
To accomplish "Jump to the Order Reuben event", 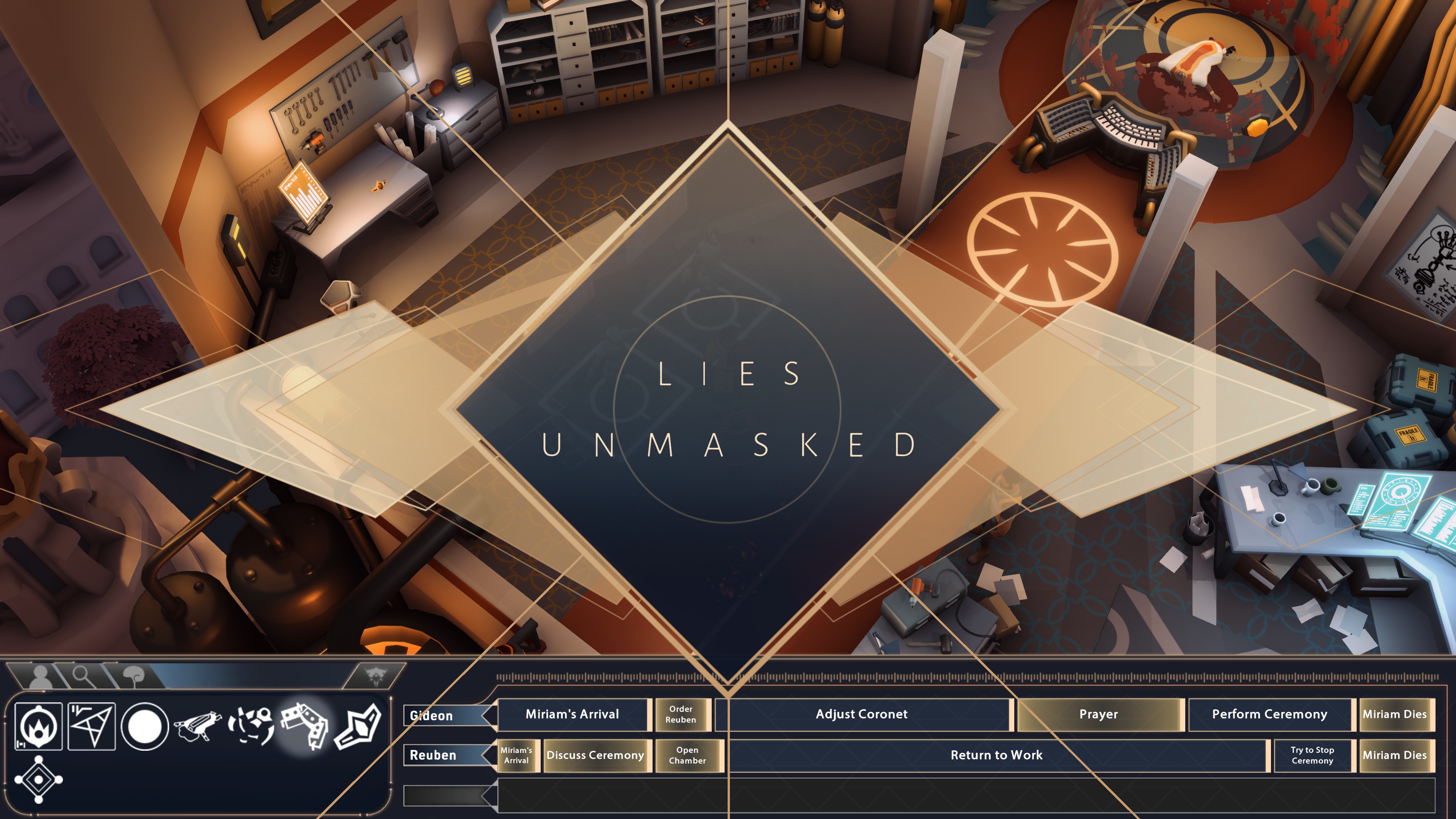I will coord(681,714).
